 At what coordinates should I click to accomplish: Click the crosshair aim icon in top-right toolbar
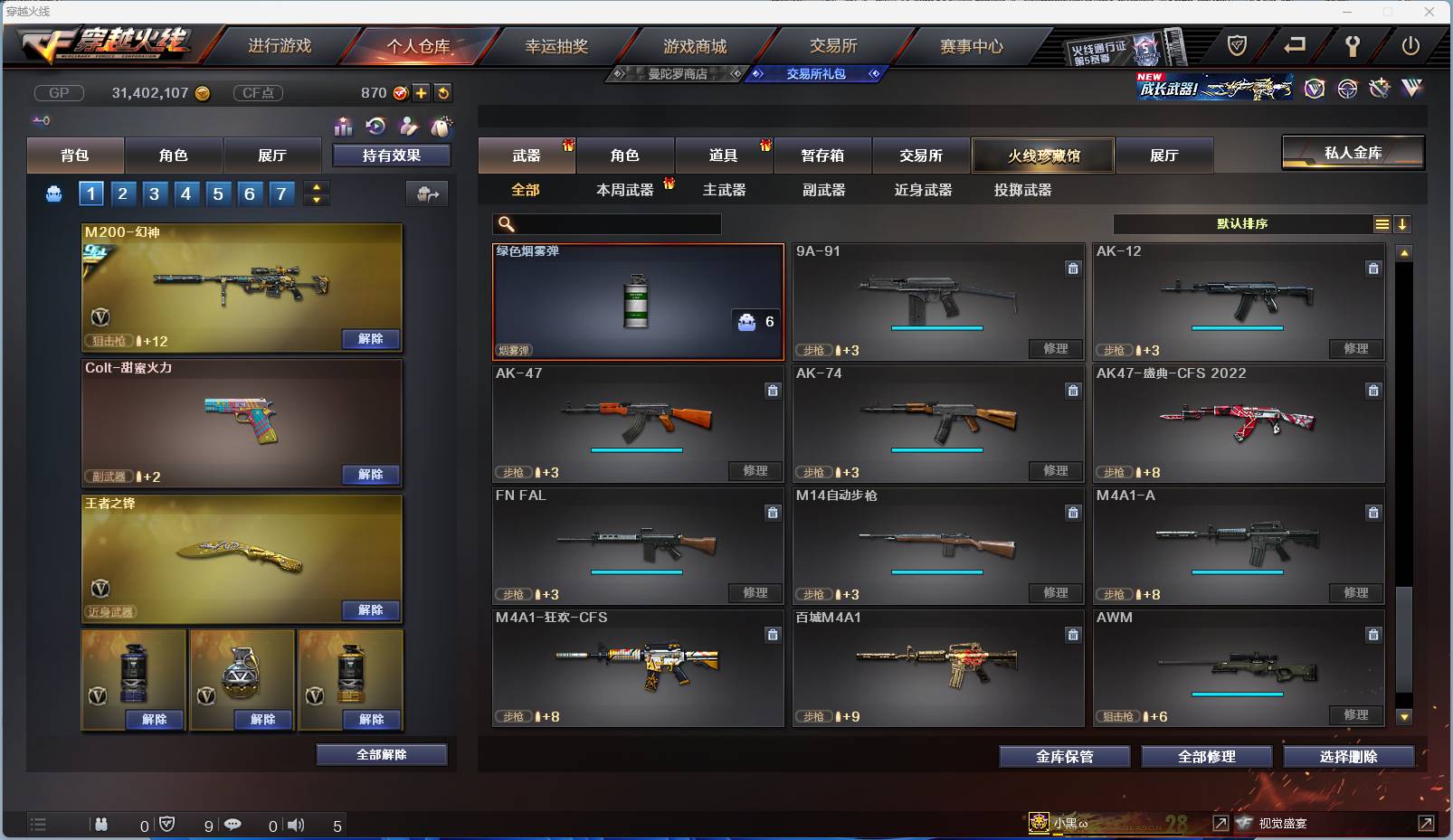point(1348,89)
